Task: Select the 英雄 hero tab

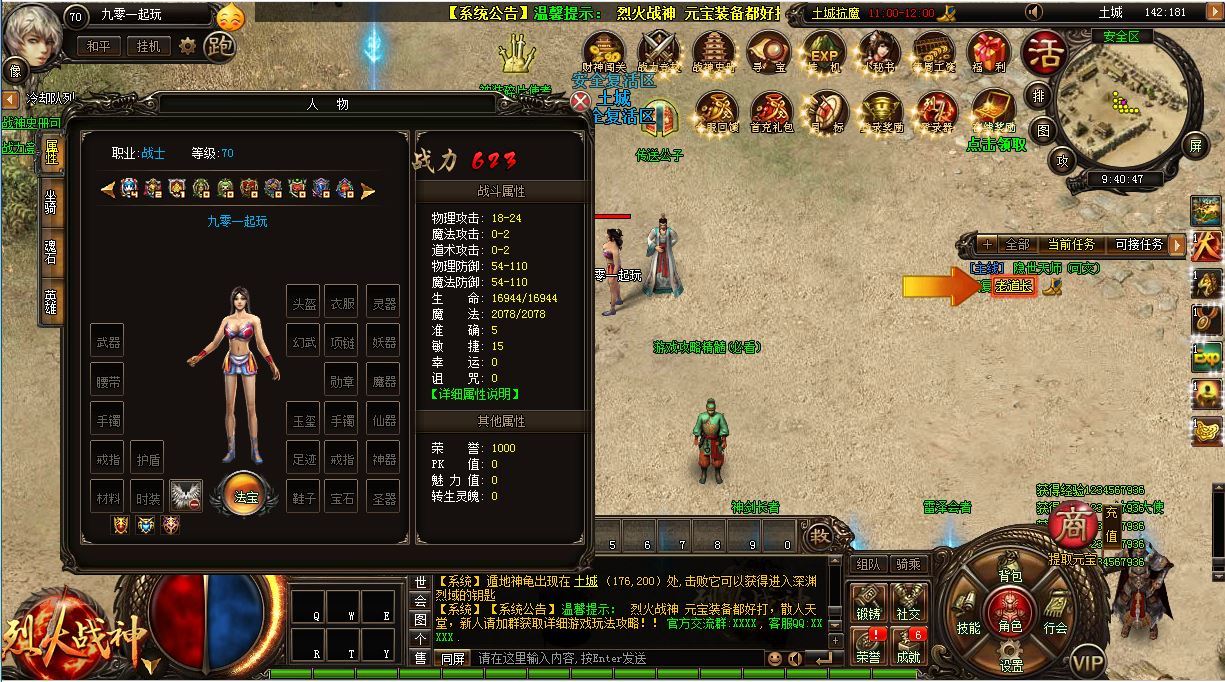Action: (x=50, y=301)
